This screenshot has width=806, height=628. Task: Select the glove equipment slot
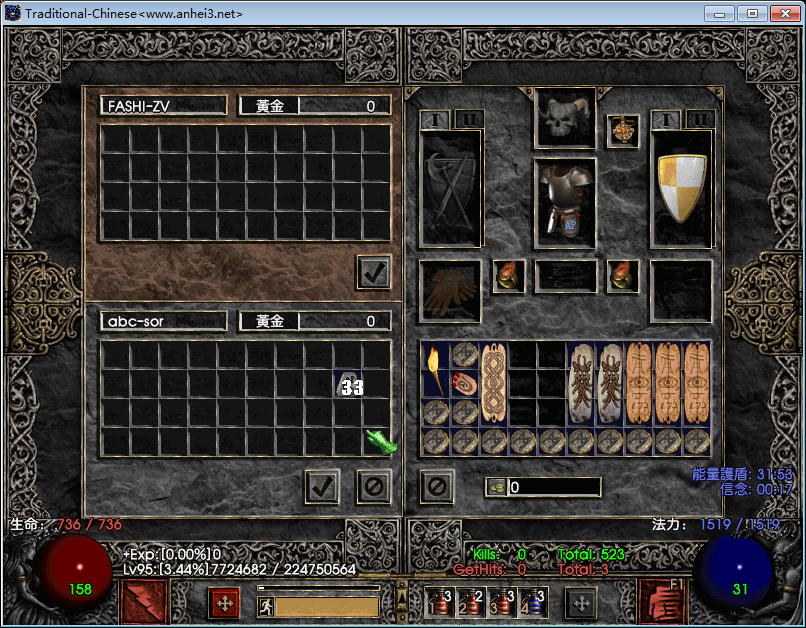click(450, 291)
